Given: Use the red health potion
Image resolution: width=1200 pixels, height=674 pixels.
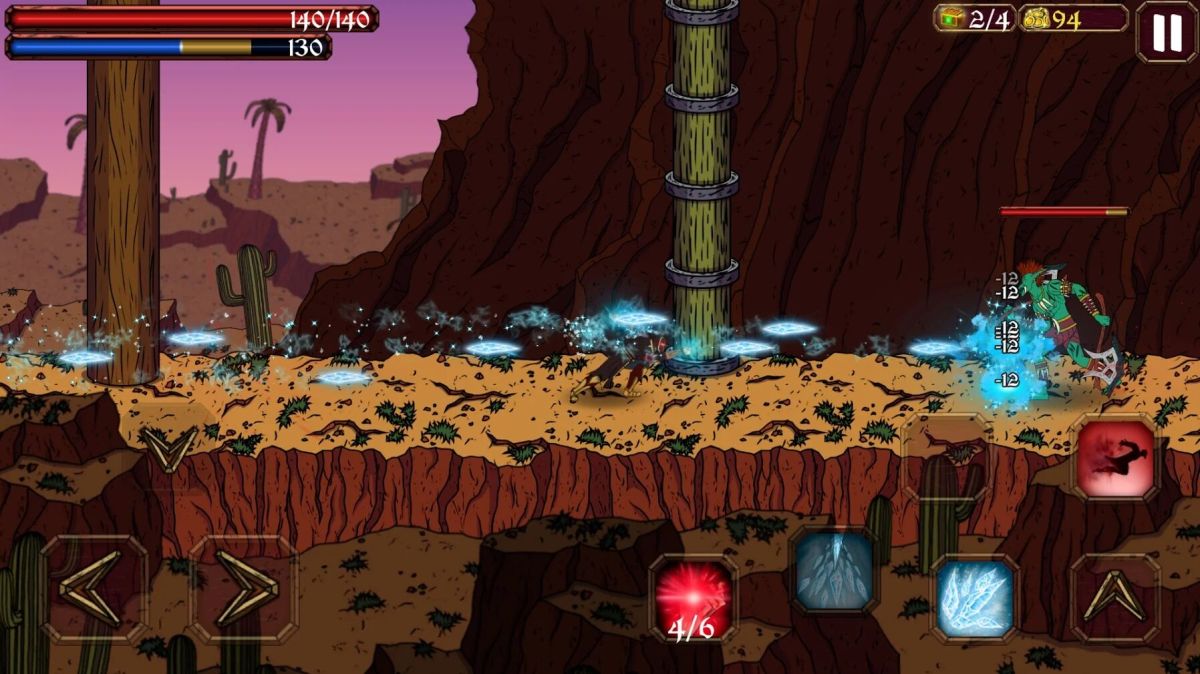Looking at the screenshot, I should pyautogui.click(x=693, y=598).
